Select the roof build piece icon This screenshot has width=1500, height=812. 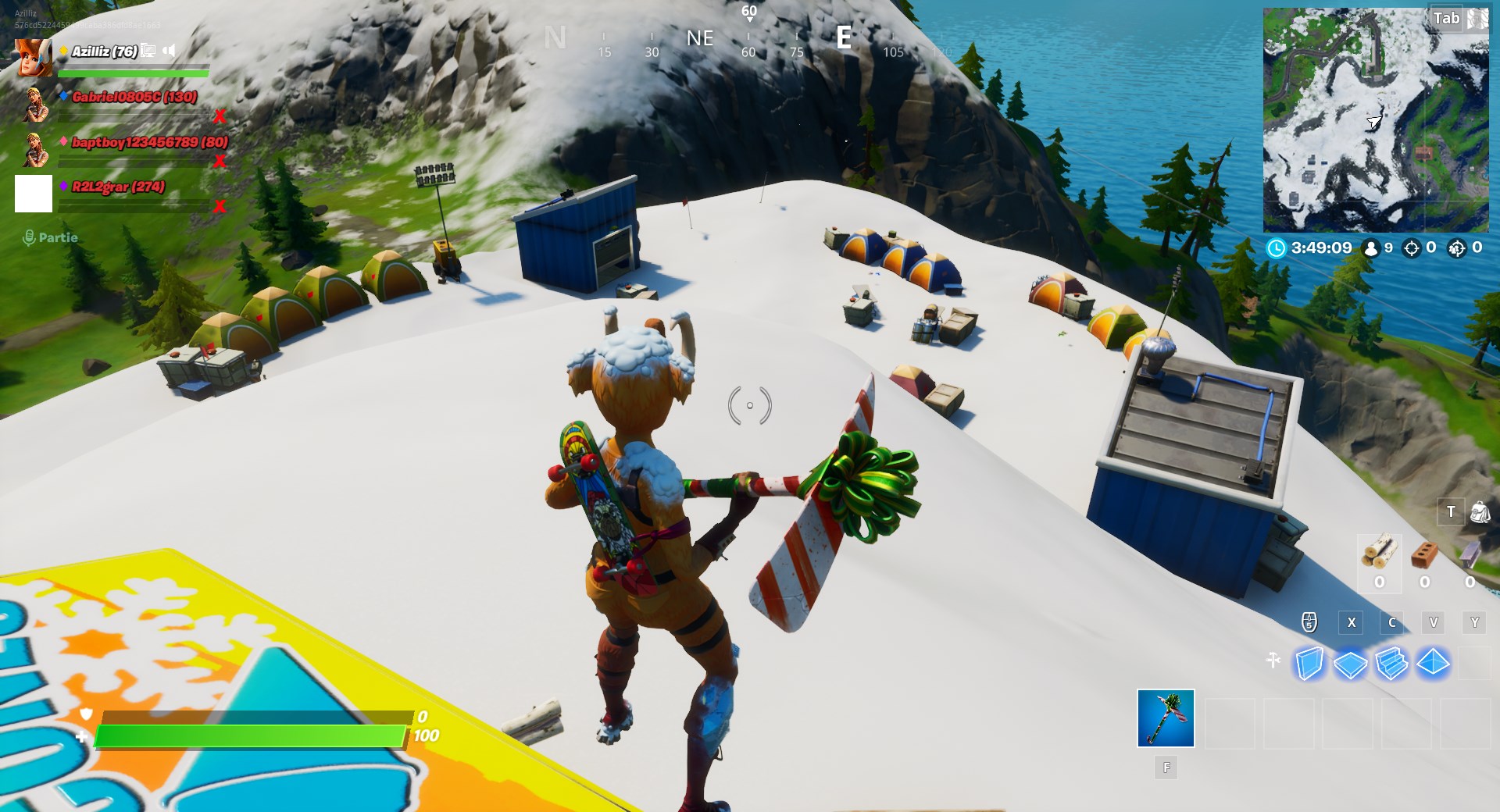[x=1433, y=663]
